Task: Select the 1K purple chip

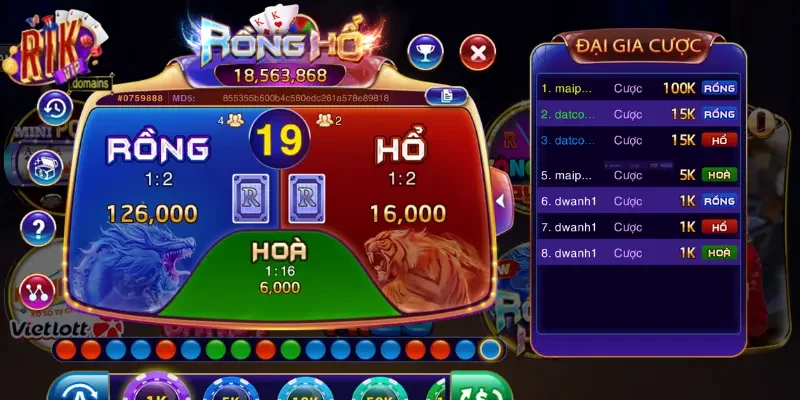Action: coord(155,390)
